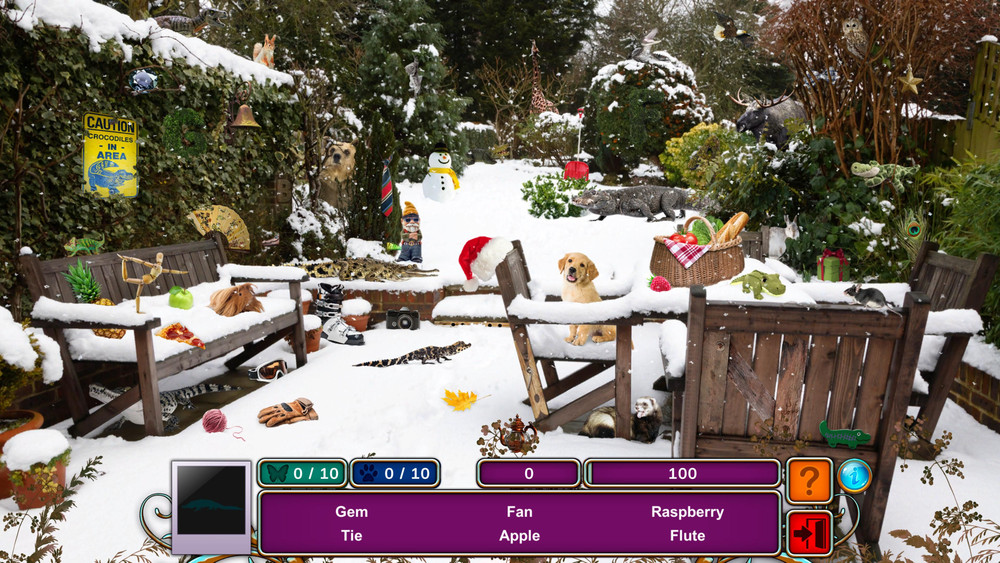The image size is (1000, 563).
Task: Click the paw print collectible tracker
Action: tap(394, 473)
